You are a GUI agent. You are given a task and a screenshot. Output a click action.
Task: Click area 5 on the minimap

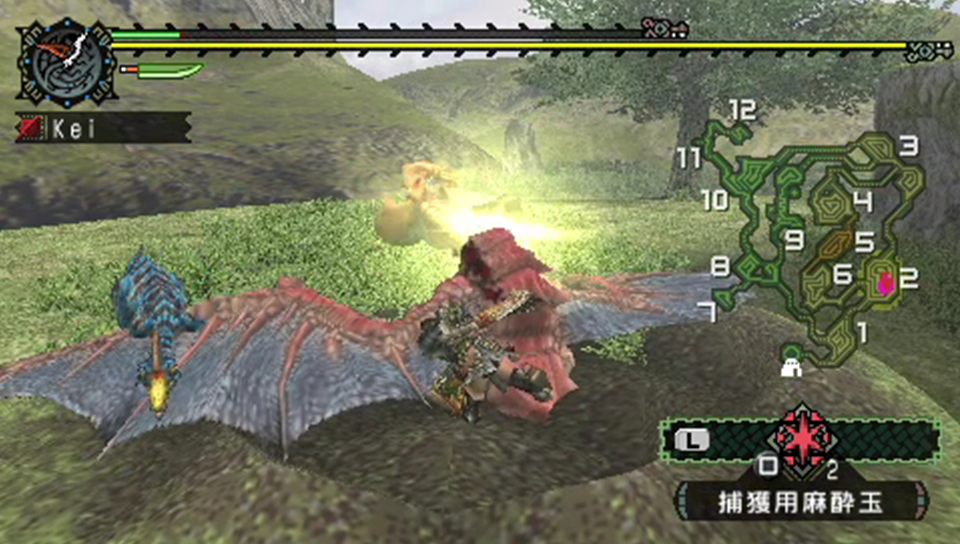tap(864, 241)
